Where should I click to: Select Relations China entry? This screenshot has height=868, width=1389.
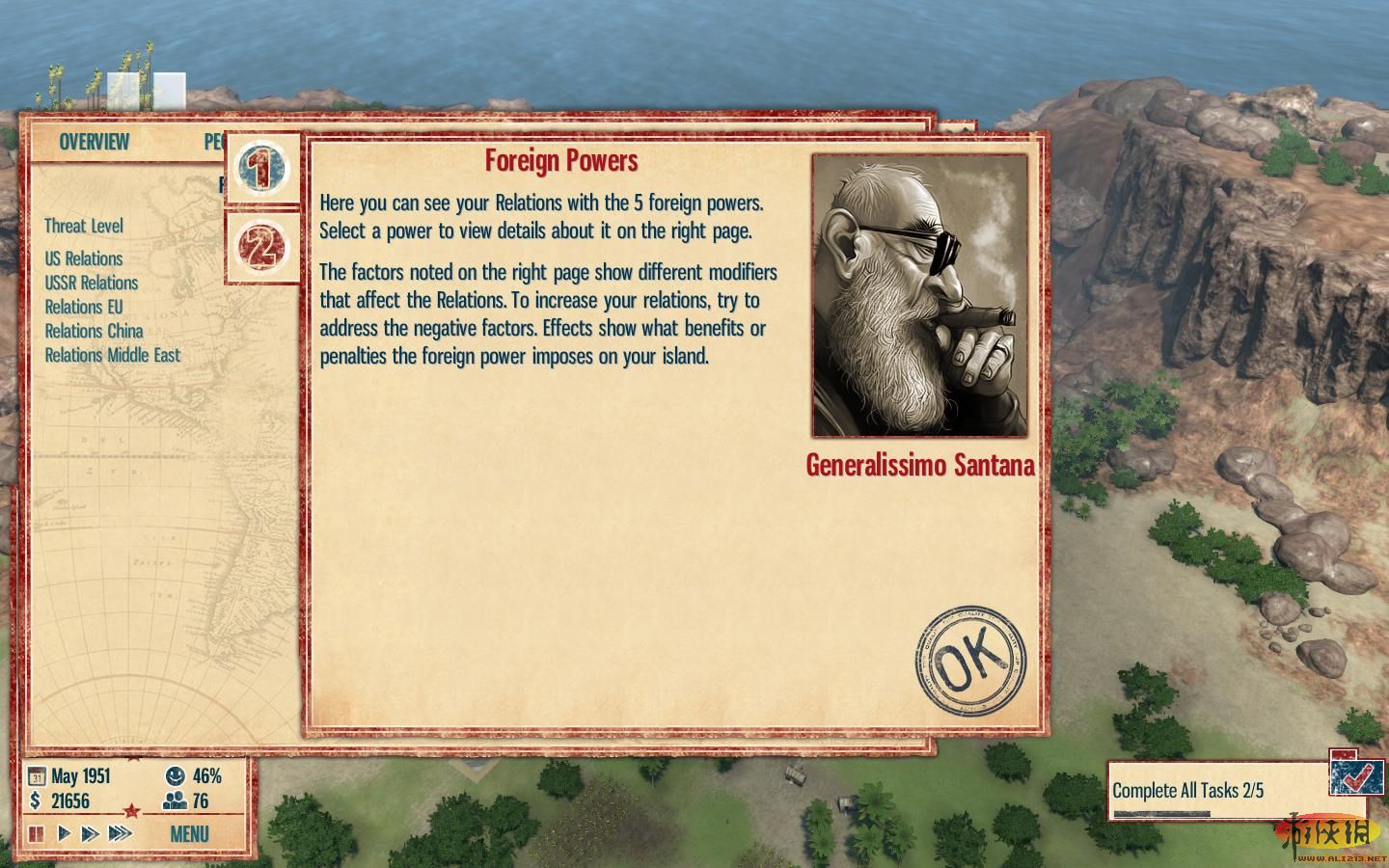[x=94, y=331]
